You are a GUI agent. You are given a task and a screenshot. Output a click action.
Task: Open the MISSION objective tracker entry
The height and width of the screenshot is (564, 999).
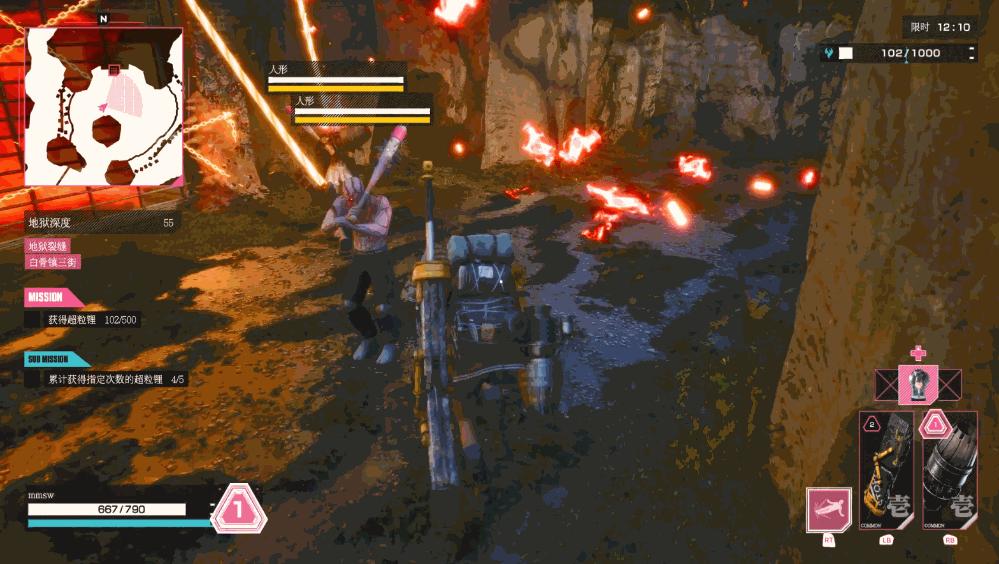(x=92, y=320)
